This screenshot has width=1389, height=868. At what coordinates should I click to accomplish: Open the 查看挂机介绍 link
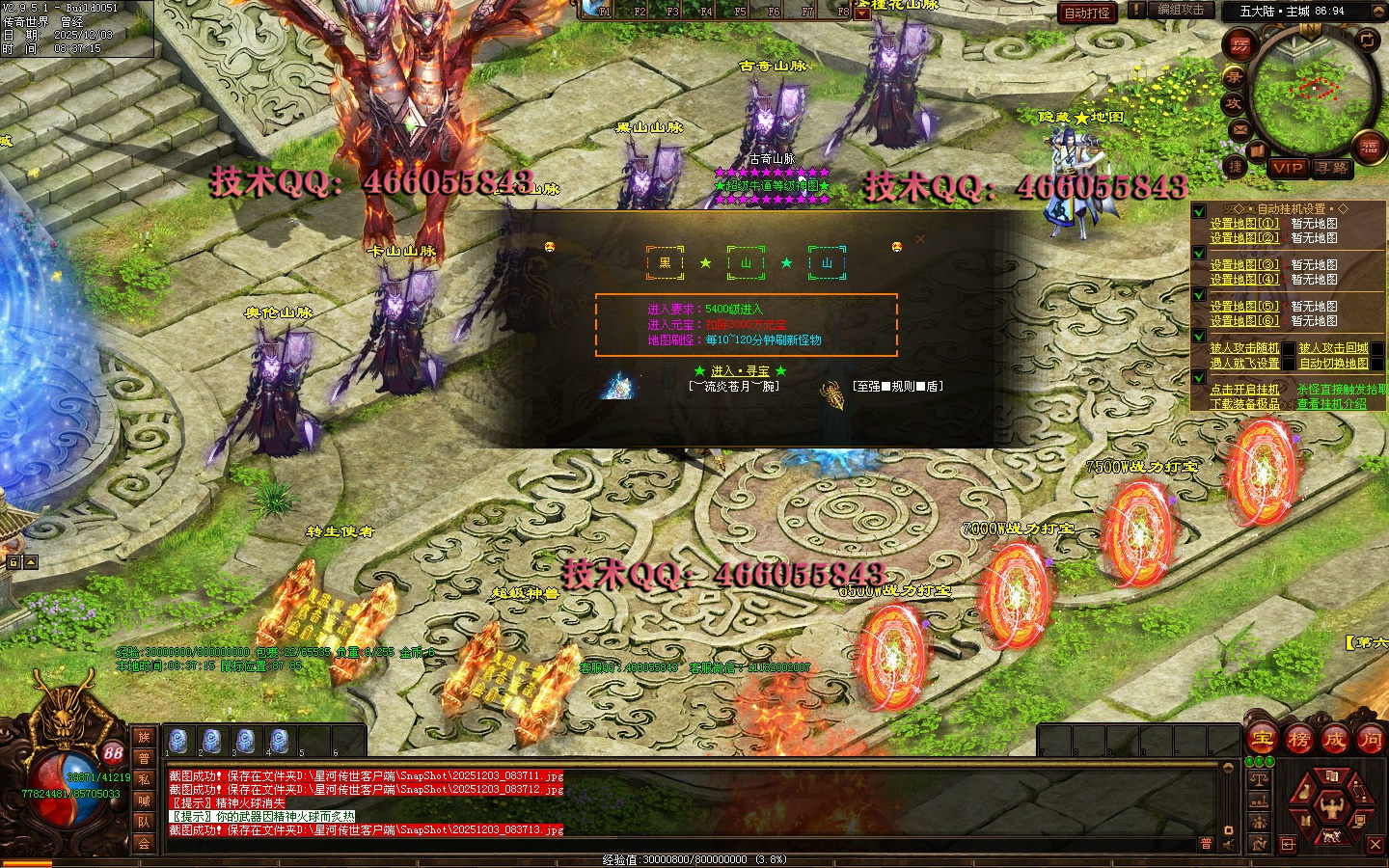(1331, 404)
